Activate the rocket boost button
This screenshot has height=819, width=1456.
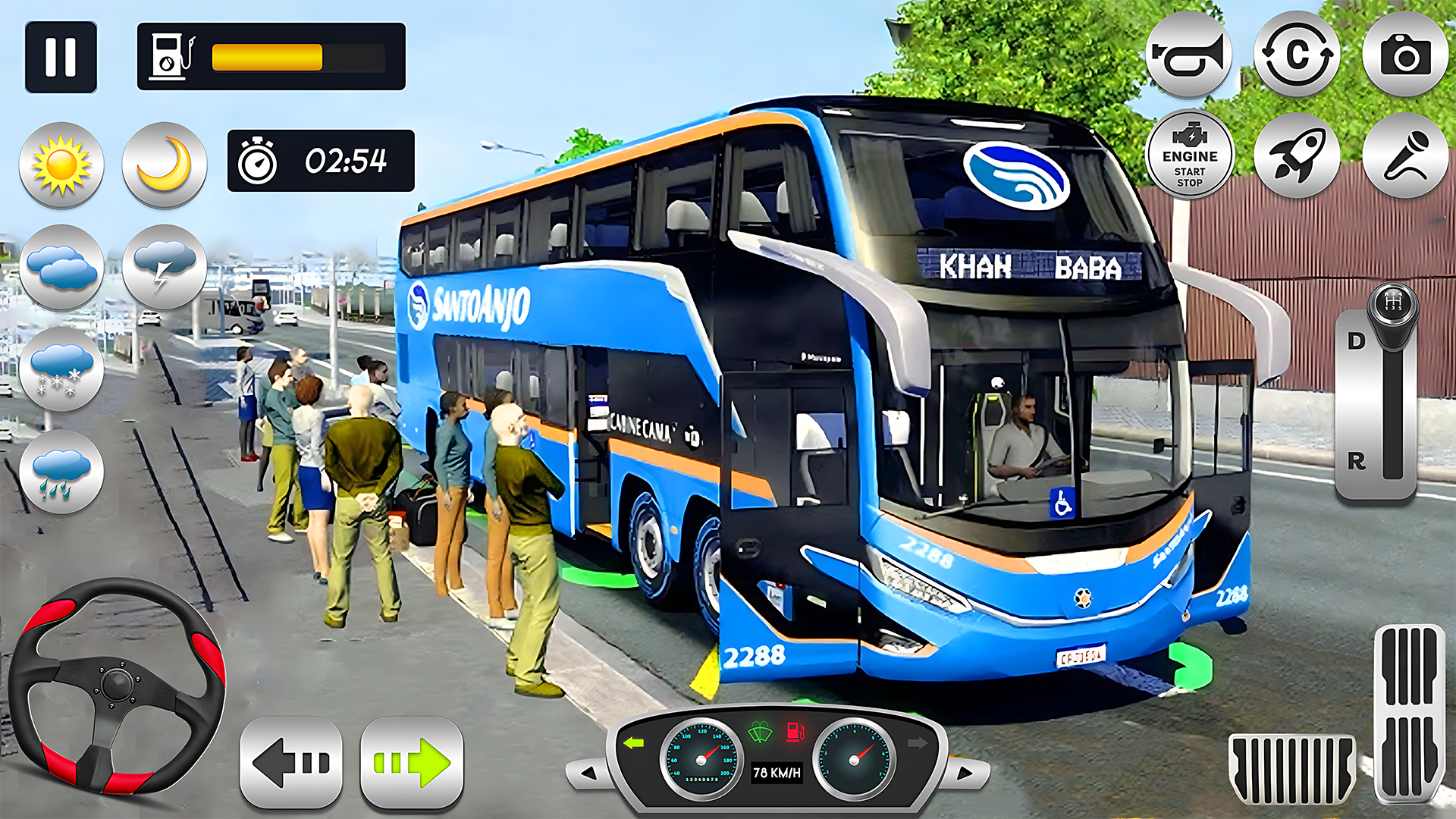(1297, 155)
